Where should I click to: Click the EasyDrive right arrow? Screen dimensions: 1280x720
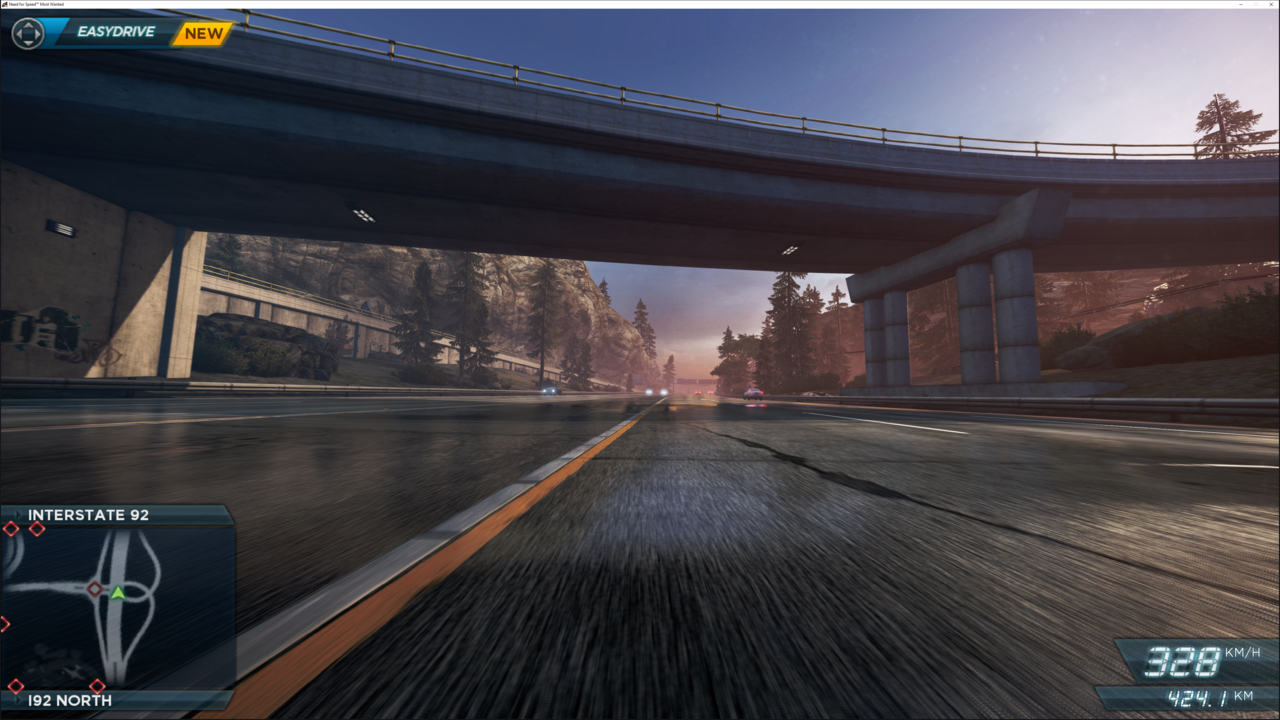point(37,33)
